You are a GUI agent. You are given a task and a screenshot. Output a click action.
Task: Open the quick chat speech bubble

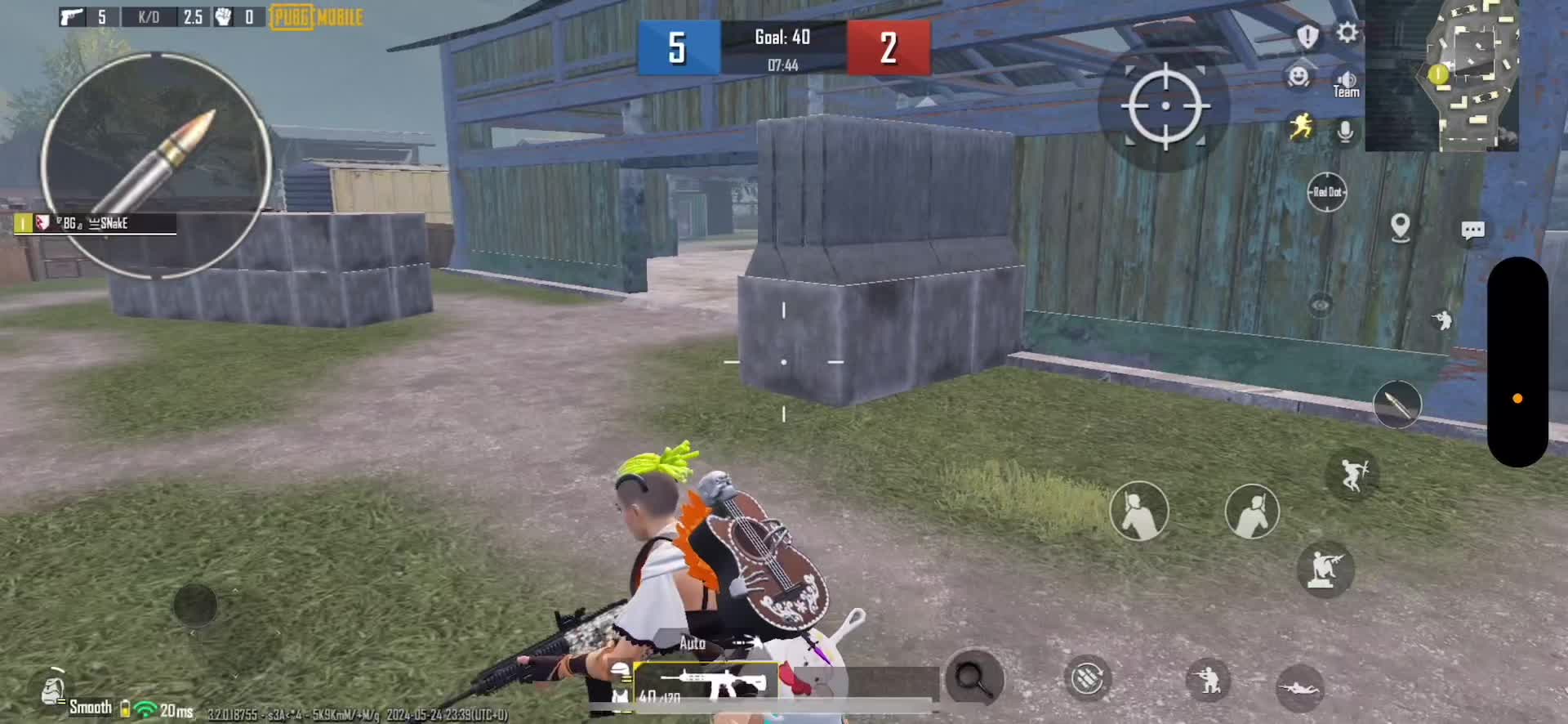1472,230
